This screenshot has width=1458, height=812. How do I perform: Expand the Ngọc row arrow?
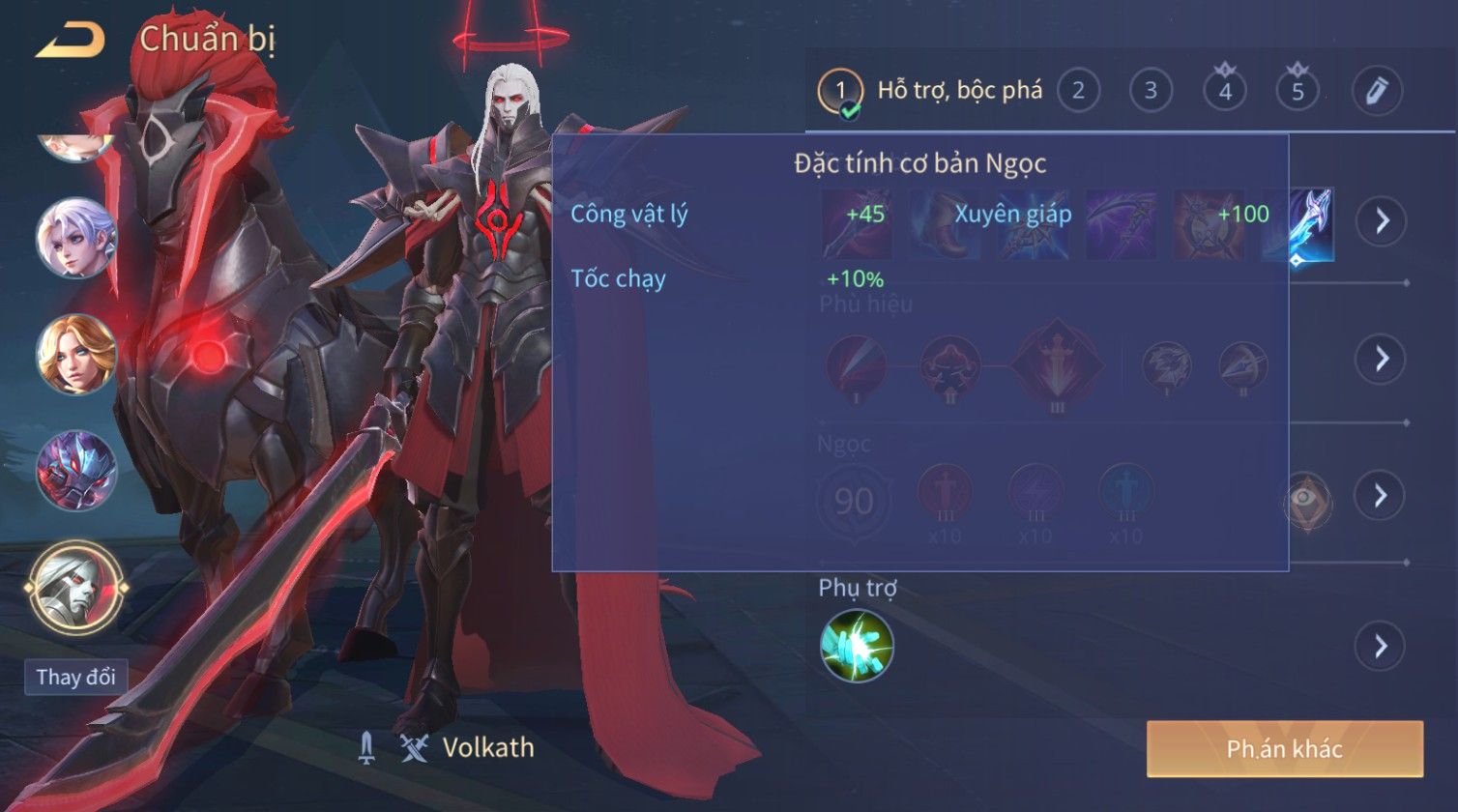tap(1381, 496)
